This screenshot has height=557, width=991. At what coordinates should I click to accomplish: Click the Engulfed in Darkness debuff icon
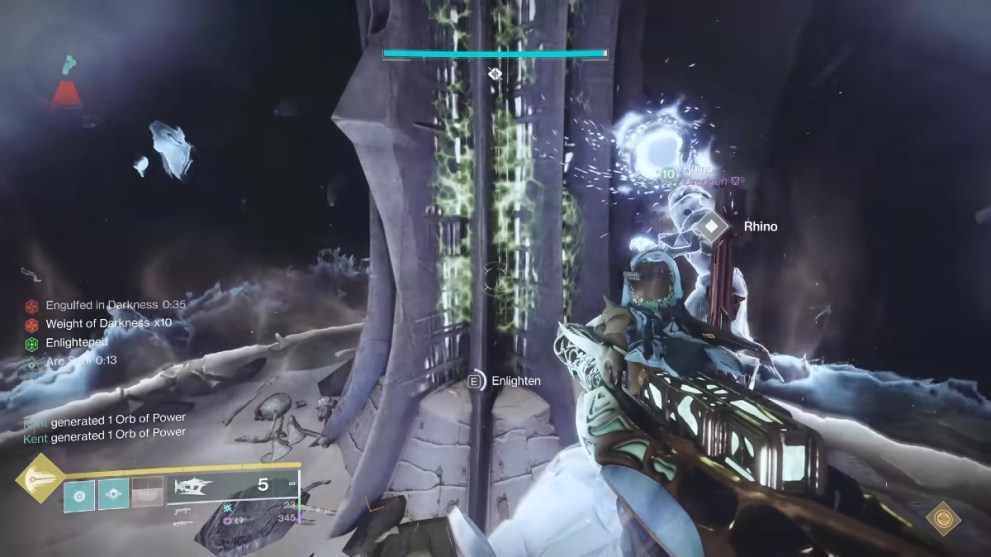pyautogui.click(x=32, y=305)
